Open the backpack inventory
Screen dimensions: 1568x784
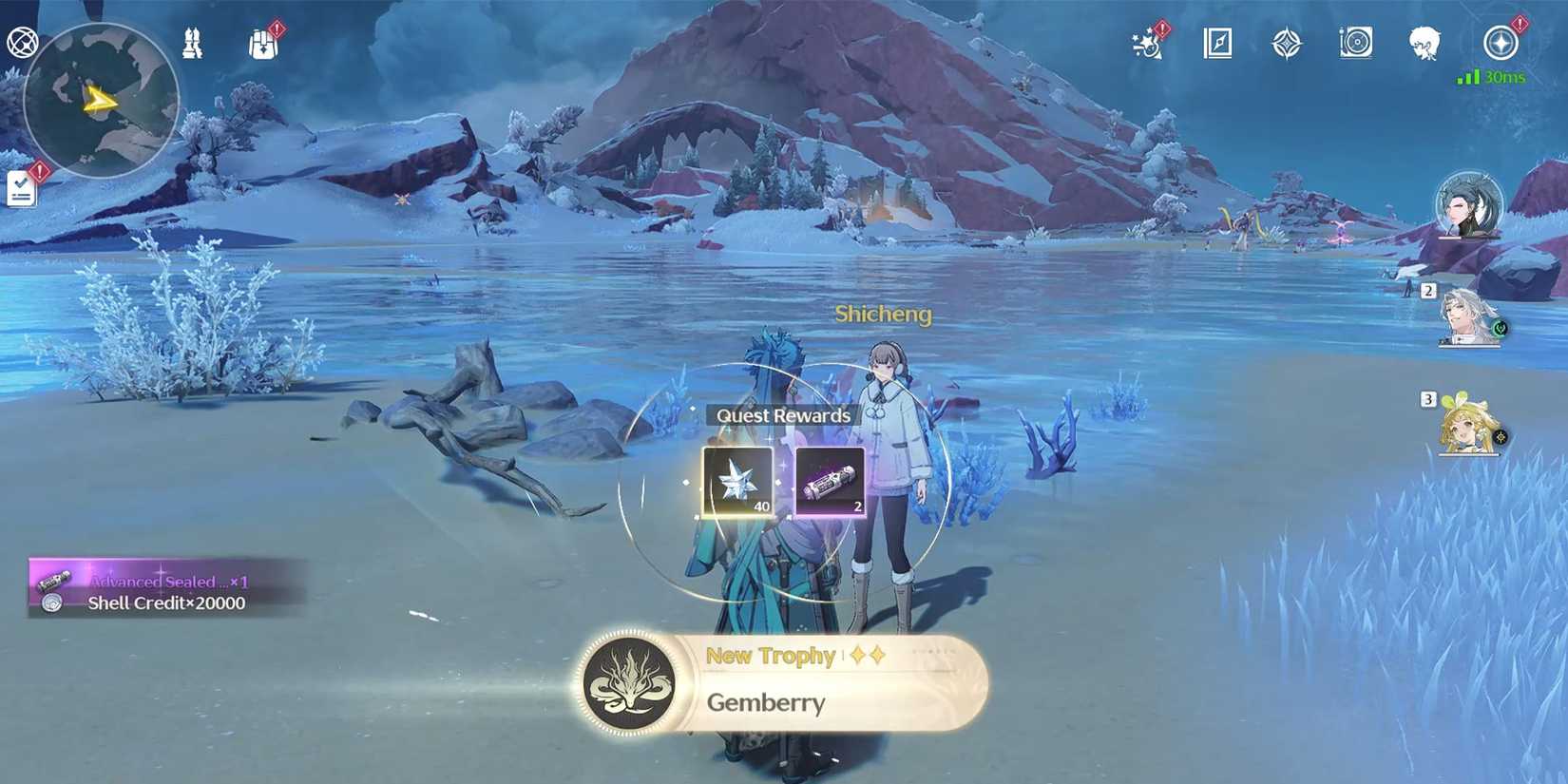click(262, 43)
